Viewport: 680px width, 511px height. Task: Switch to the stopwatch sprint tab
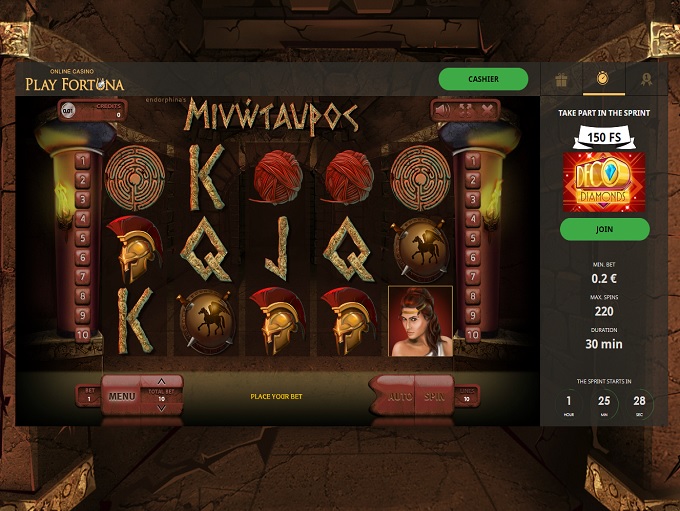point(604,78)
